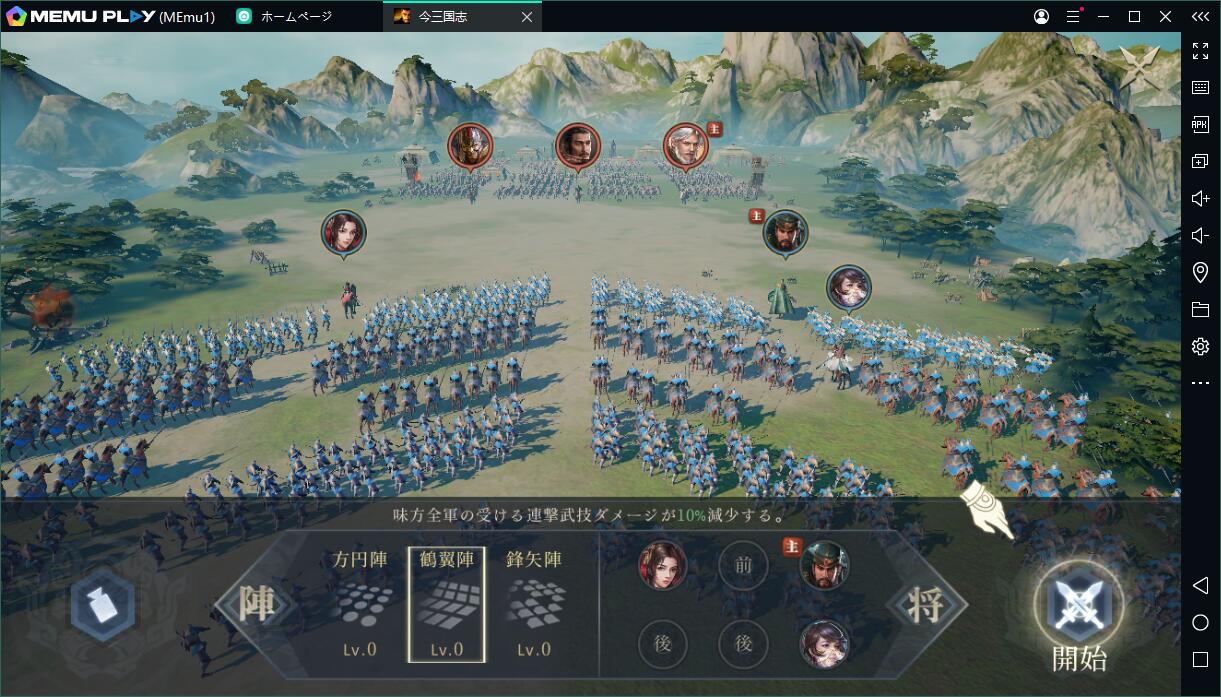
Task: Start the battle with the 開始 button
Action: (x=1078, y=606)
